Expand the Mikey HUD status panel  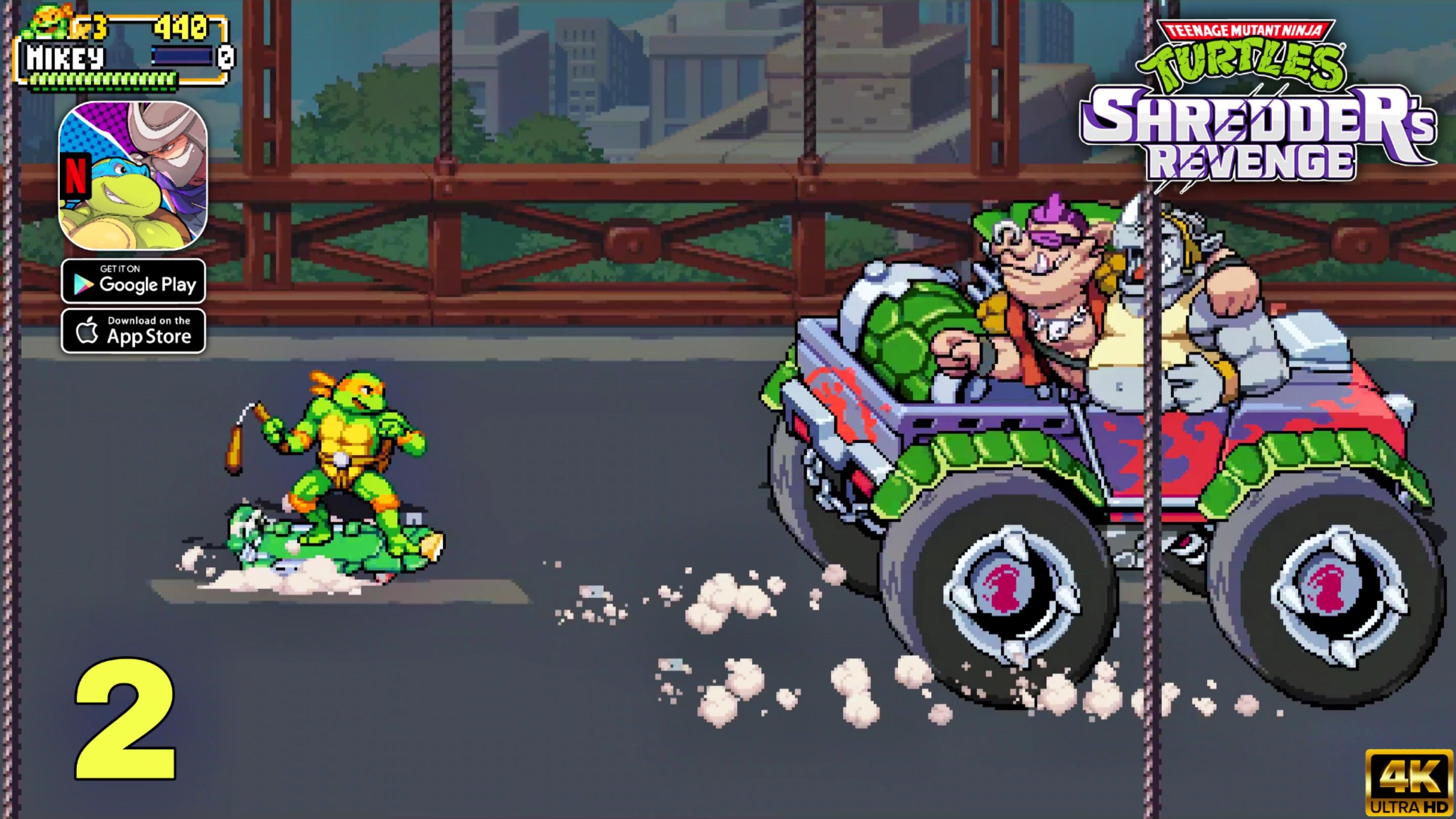tap(124, 51)
